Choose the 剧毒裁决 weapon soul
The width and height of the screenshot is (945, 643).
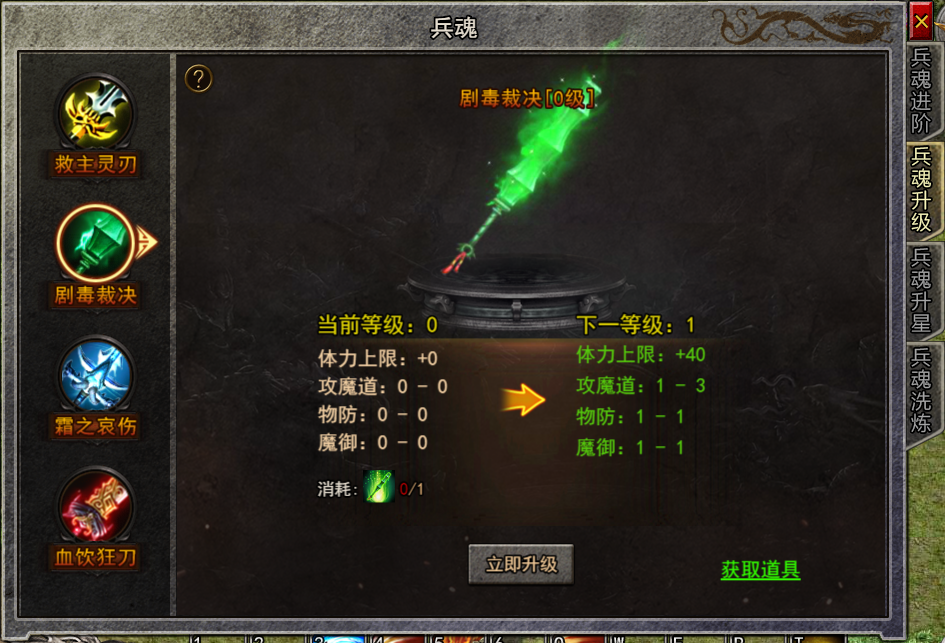[x=95, y=243]
